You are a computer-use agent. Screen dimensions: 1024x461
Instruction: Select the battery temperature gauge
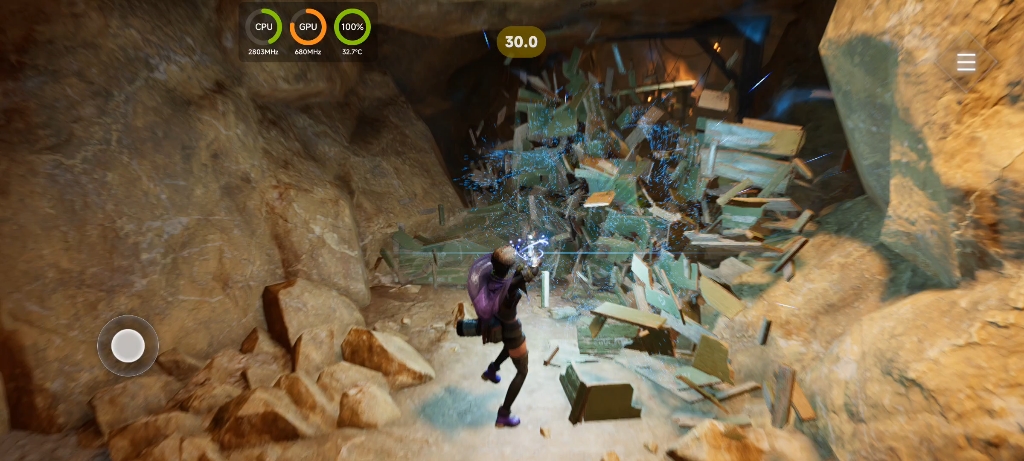(352, 27)
